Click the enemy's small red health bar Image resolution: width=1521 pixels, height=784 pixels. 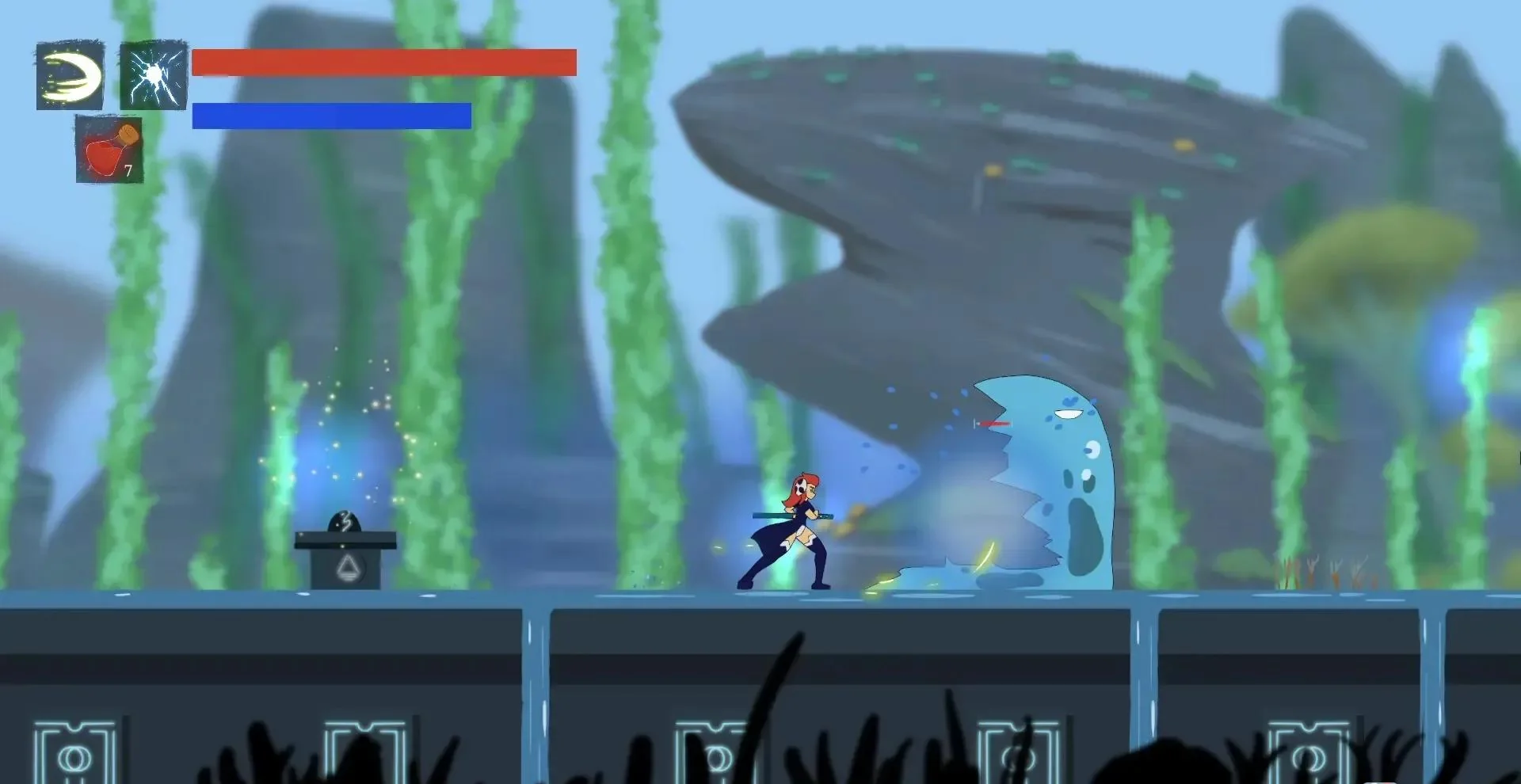pos(993,424)
